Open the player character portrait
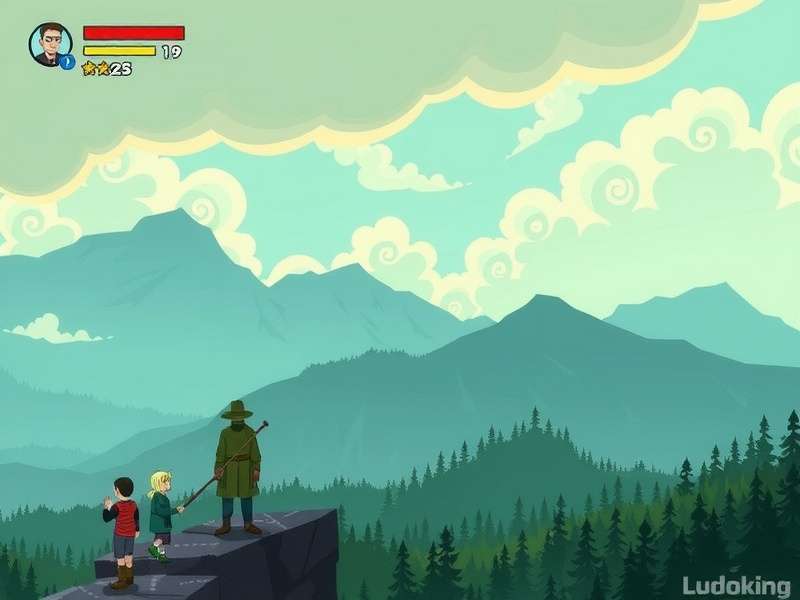Screen dimensions: 800x600 [49, 44]
